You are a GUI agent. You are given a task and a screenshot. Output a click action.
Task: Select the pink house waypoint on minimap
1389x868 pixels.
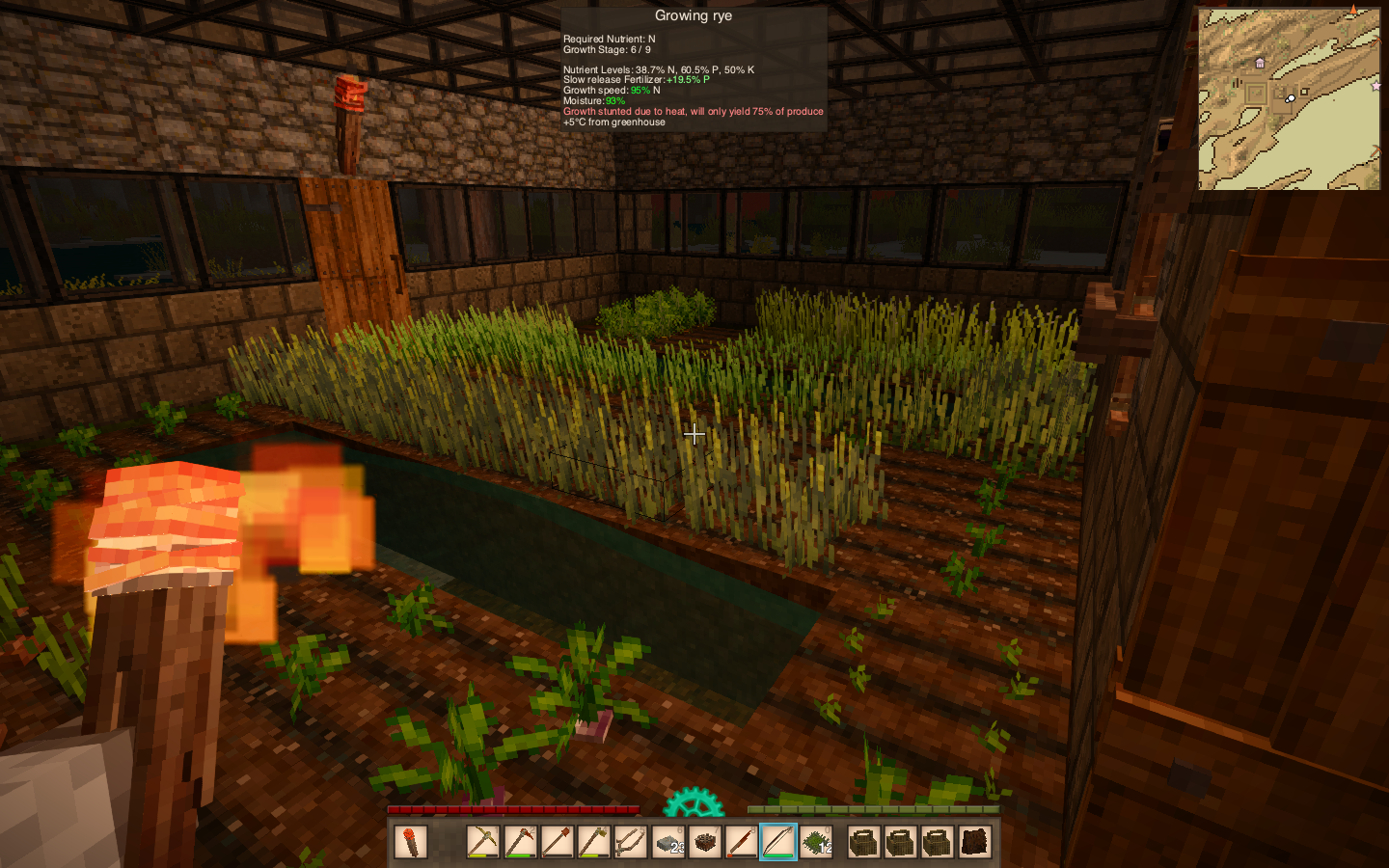(x=1260, y=63)
